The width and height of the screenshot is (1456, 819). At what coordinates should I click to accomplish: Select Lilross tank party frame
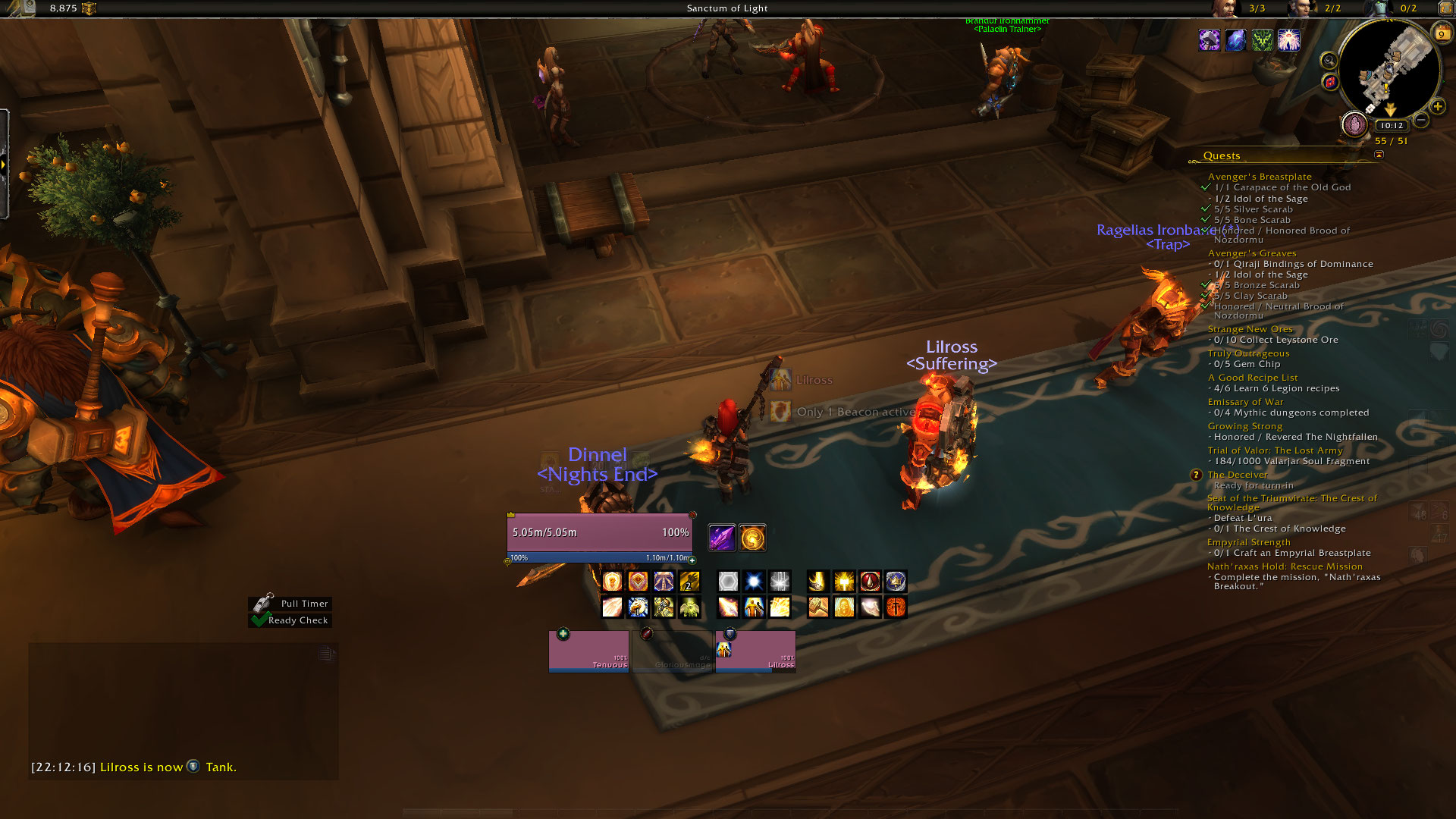(755, 651)
